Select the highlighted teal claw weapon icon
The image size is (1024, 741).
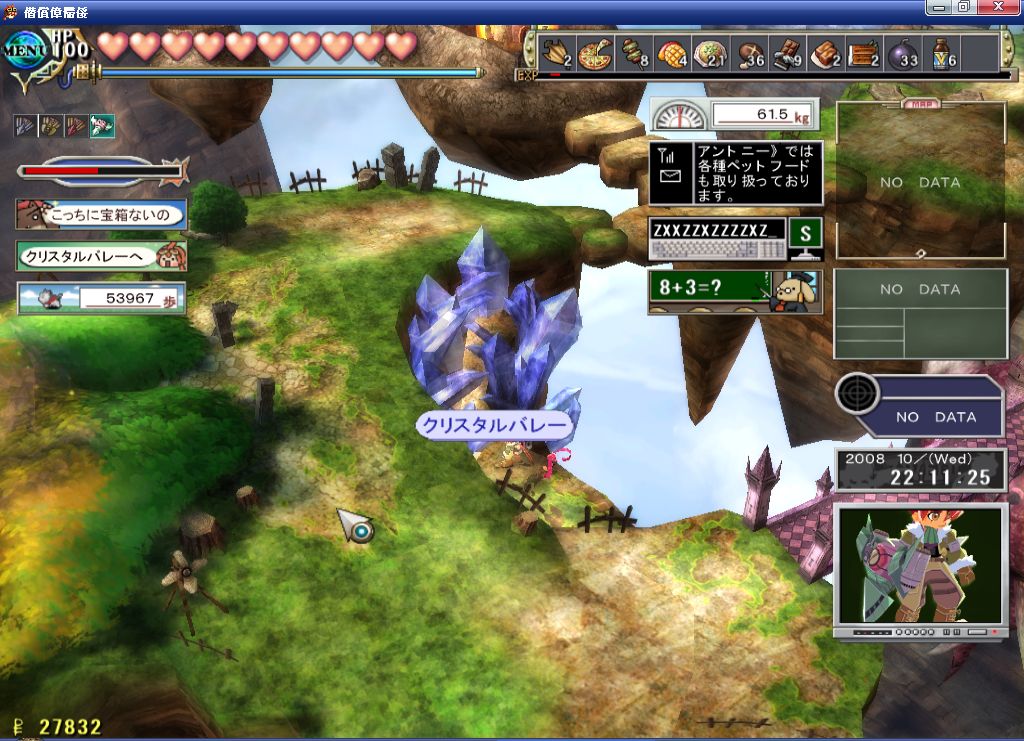click(103, 126)
